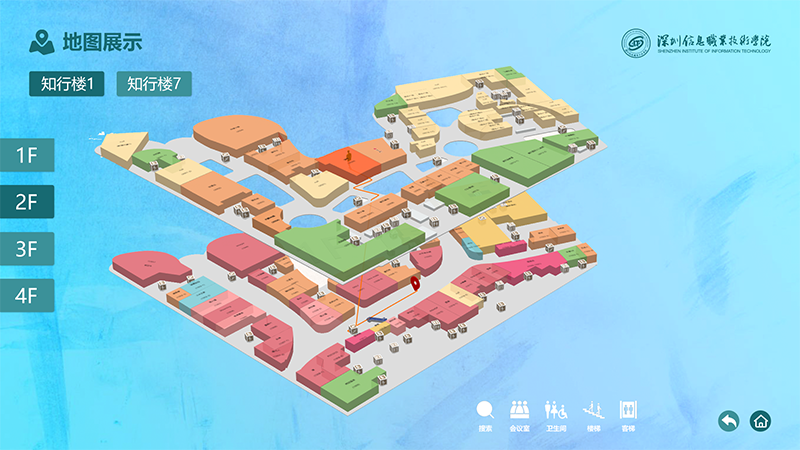Switch to the 知行楼7 building tab
Screen dimensions: 800x450
pyautogui.click(x=154, y=85)
